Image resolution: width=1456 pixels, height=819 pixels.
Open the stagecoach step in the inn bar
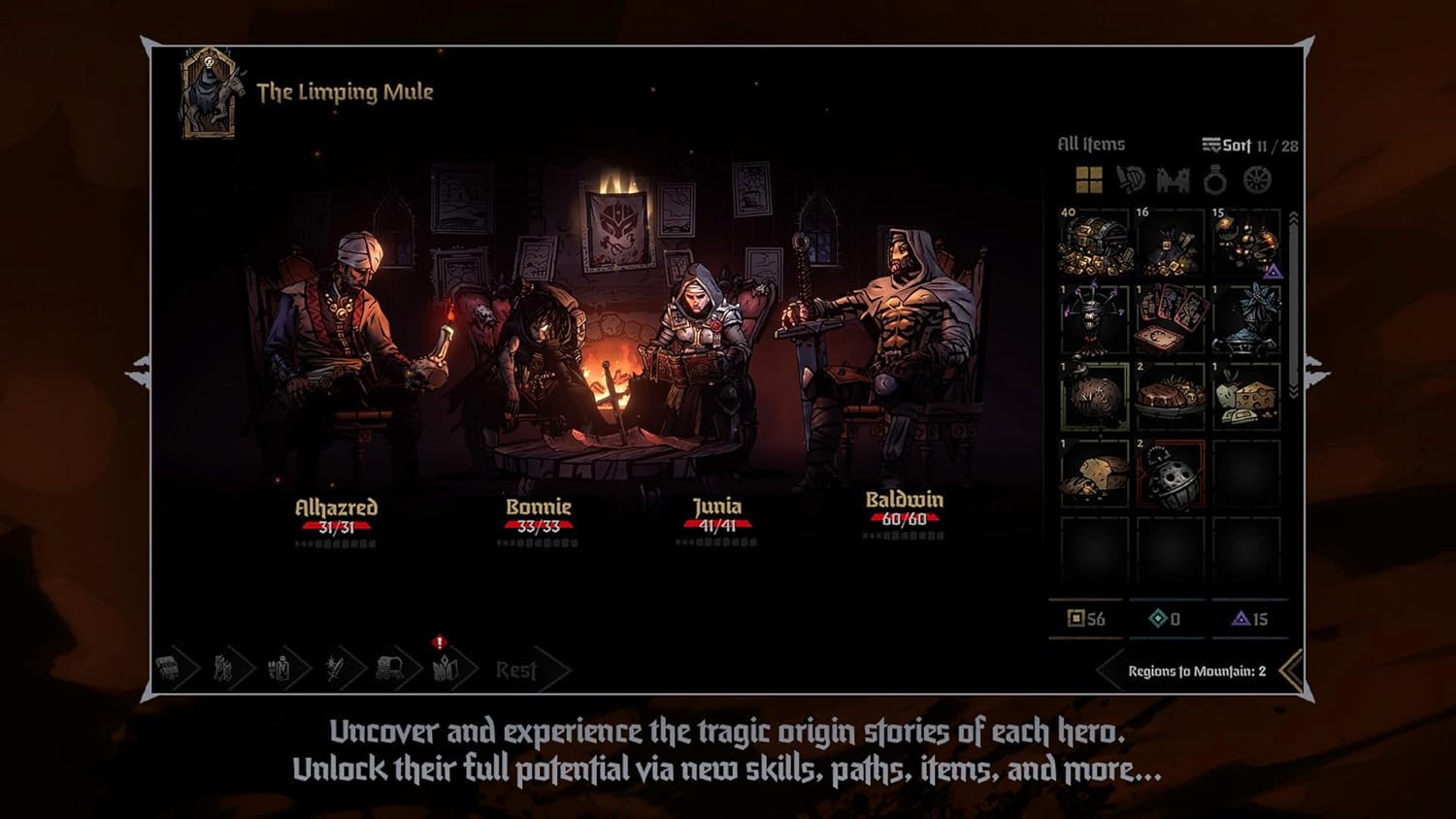click(390, 668)
